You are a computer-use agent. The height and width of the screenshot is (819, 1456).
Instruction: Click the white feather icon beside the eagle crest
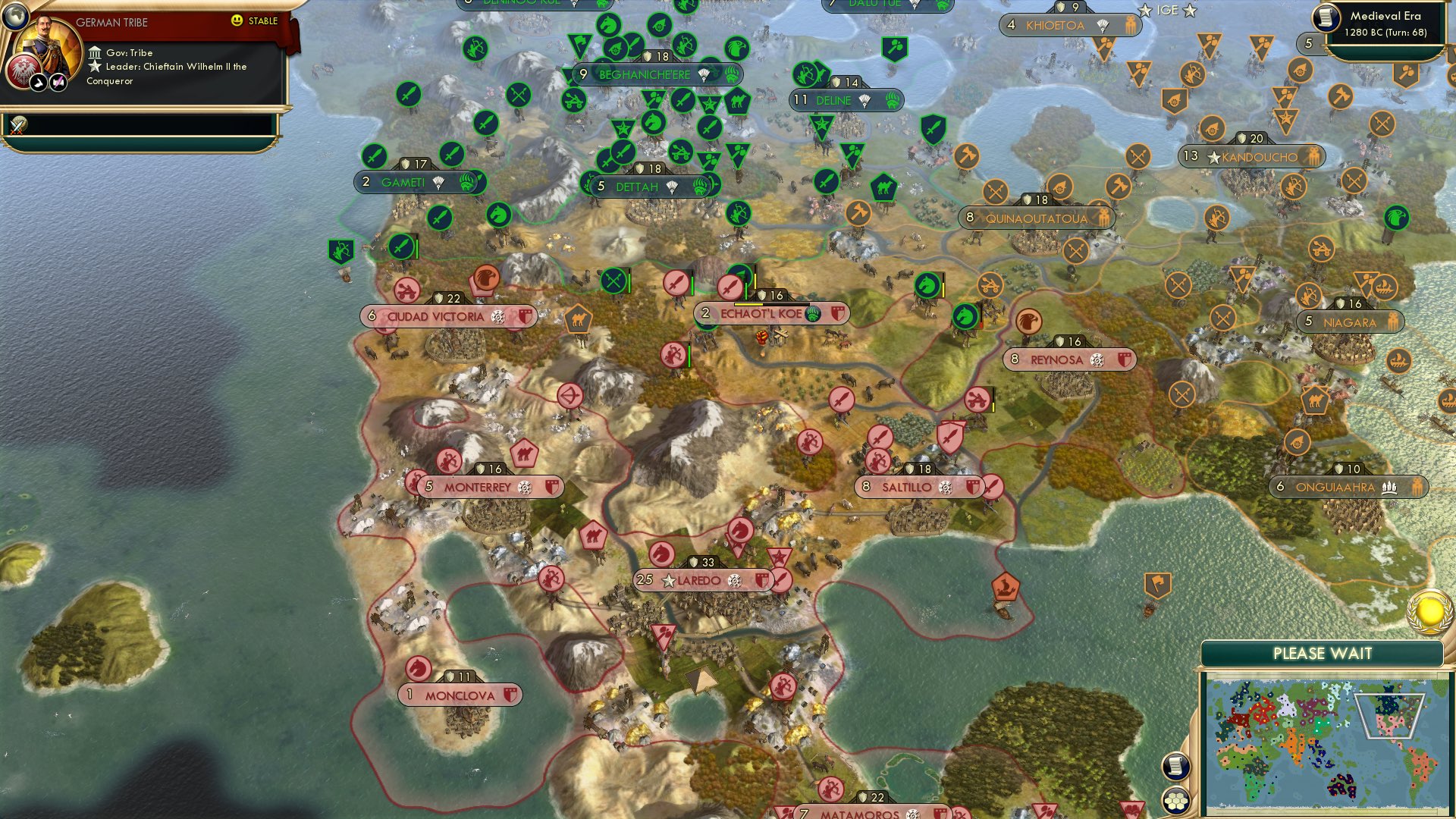tap(39, 83)
